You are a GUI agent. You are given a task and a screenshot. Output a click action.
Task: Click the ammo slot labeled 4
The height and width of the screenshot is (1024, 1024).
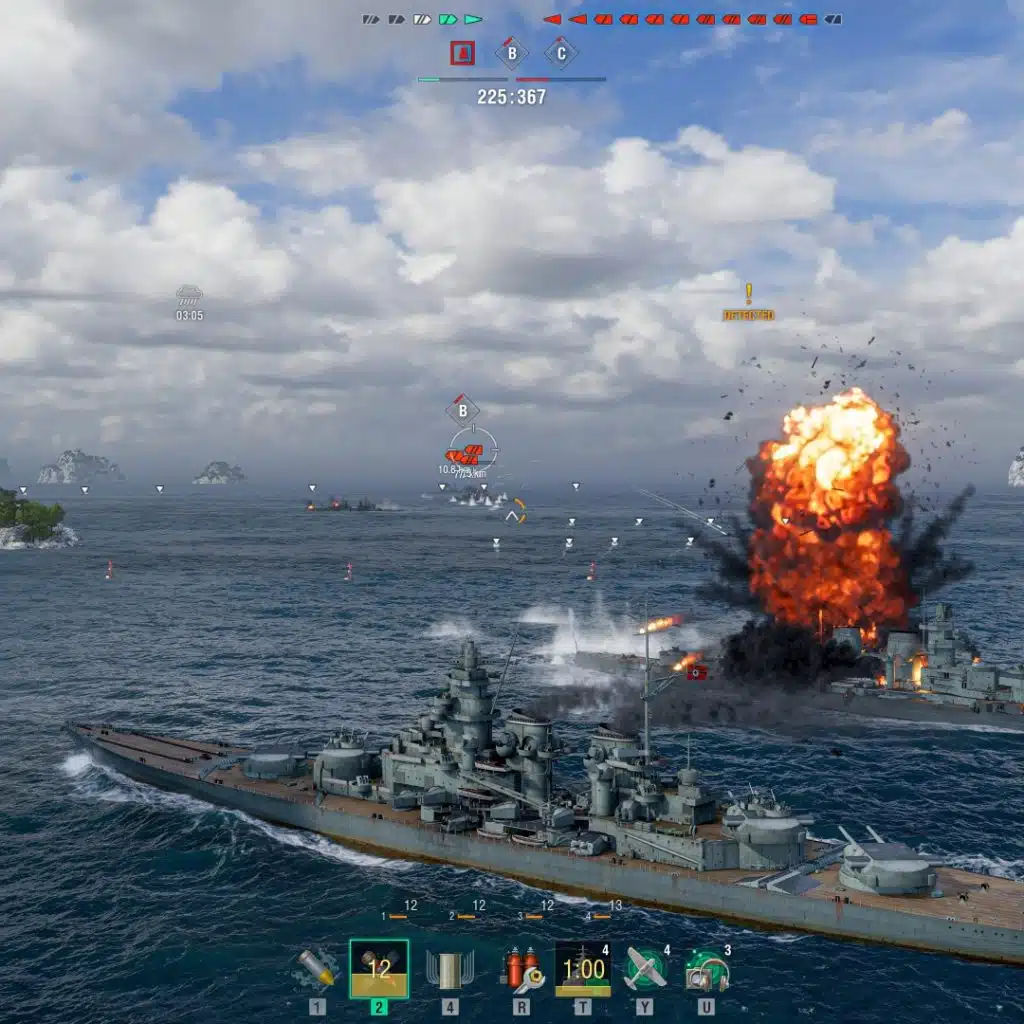click(450, 968)
